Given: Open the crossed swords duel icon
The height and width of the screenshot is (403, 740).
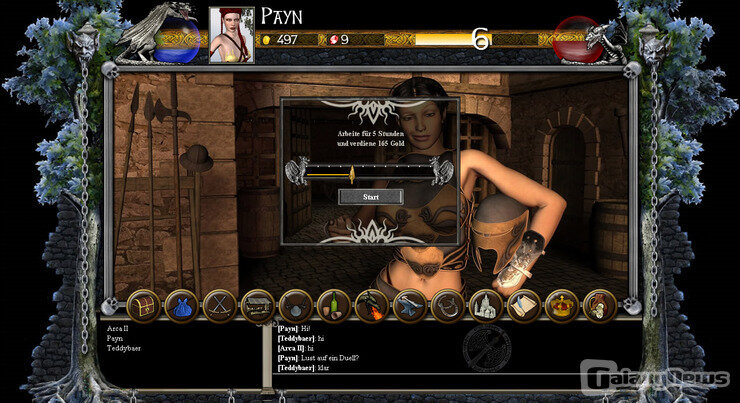Looking at the screenshot, I should [219, 306].
